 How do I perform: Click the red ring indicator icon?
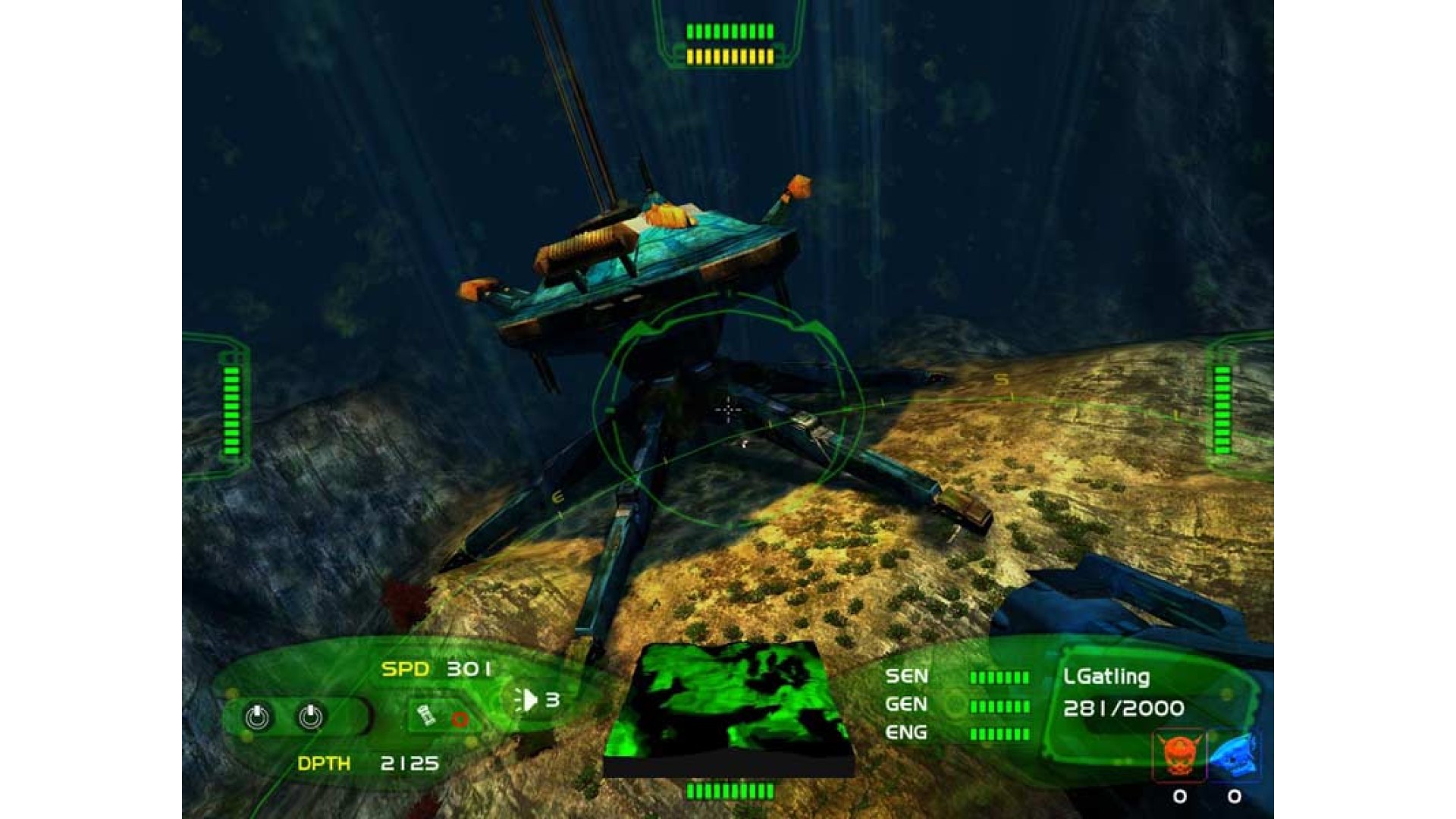coord(460,718)
